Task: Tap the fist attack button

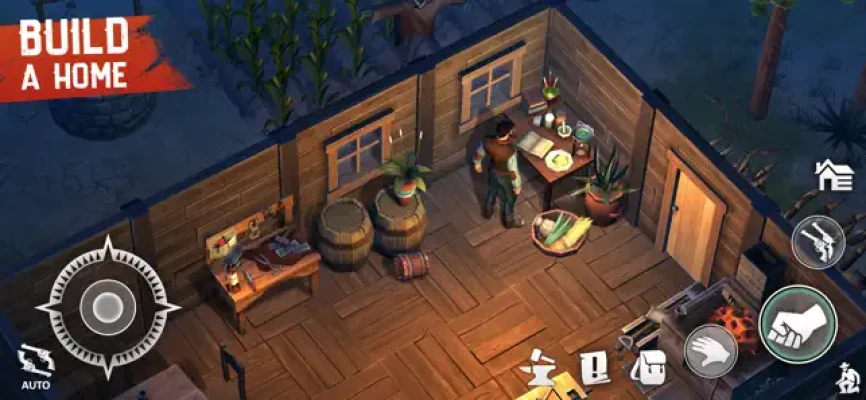Action: click(x=797, y=323)
